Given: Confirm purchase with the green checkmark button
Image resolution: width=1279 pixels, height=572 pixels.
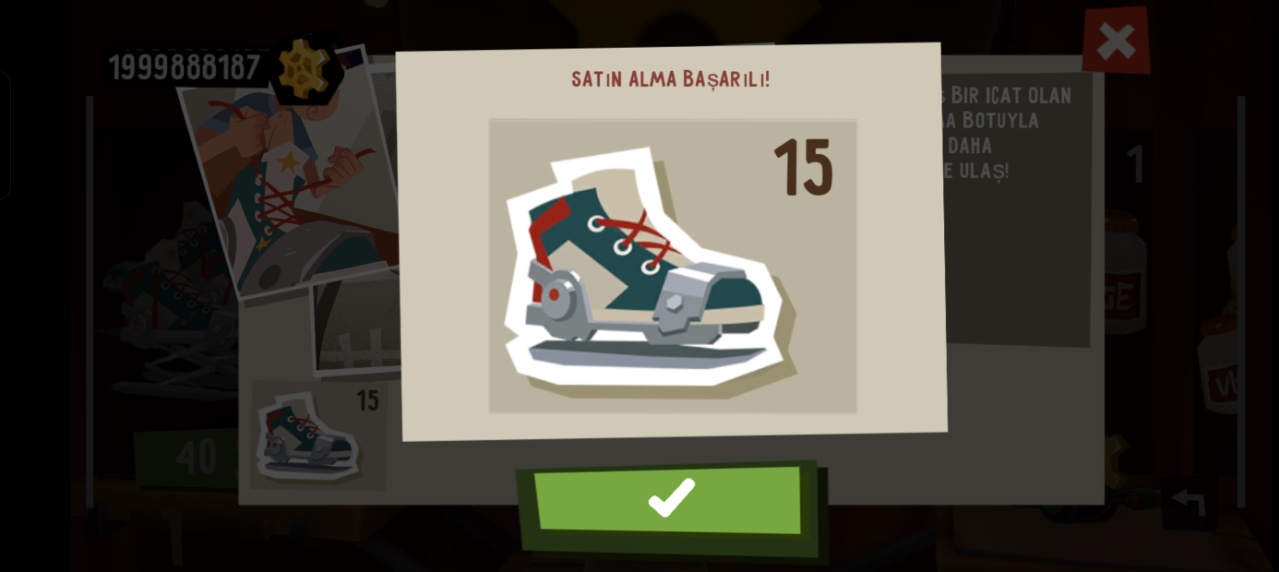Looking at the screenshot, I should (669, 499).
